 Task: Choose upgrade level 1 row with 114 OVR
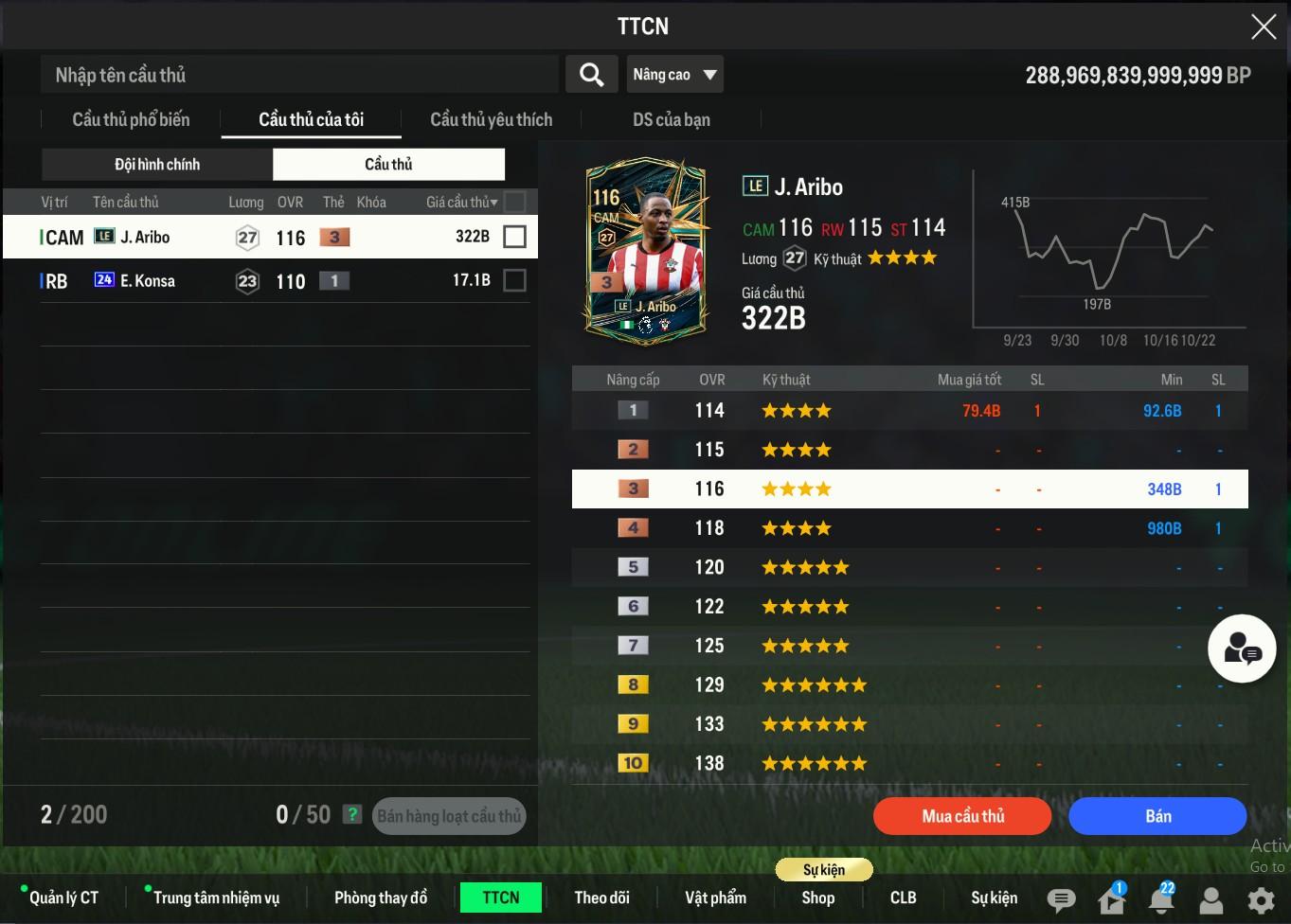909,411
